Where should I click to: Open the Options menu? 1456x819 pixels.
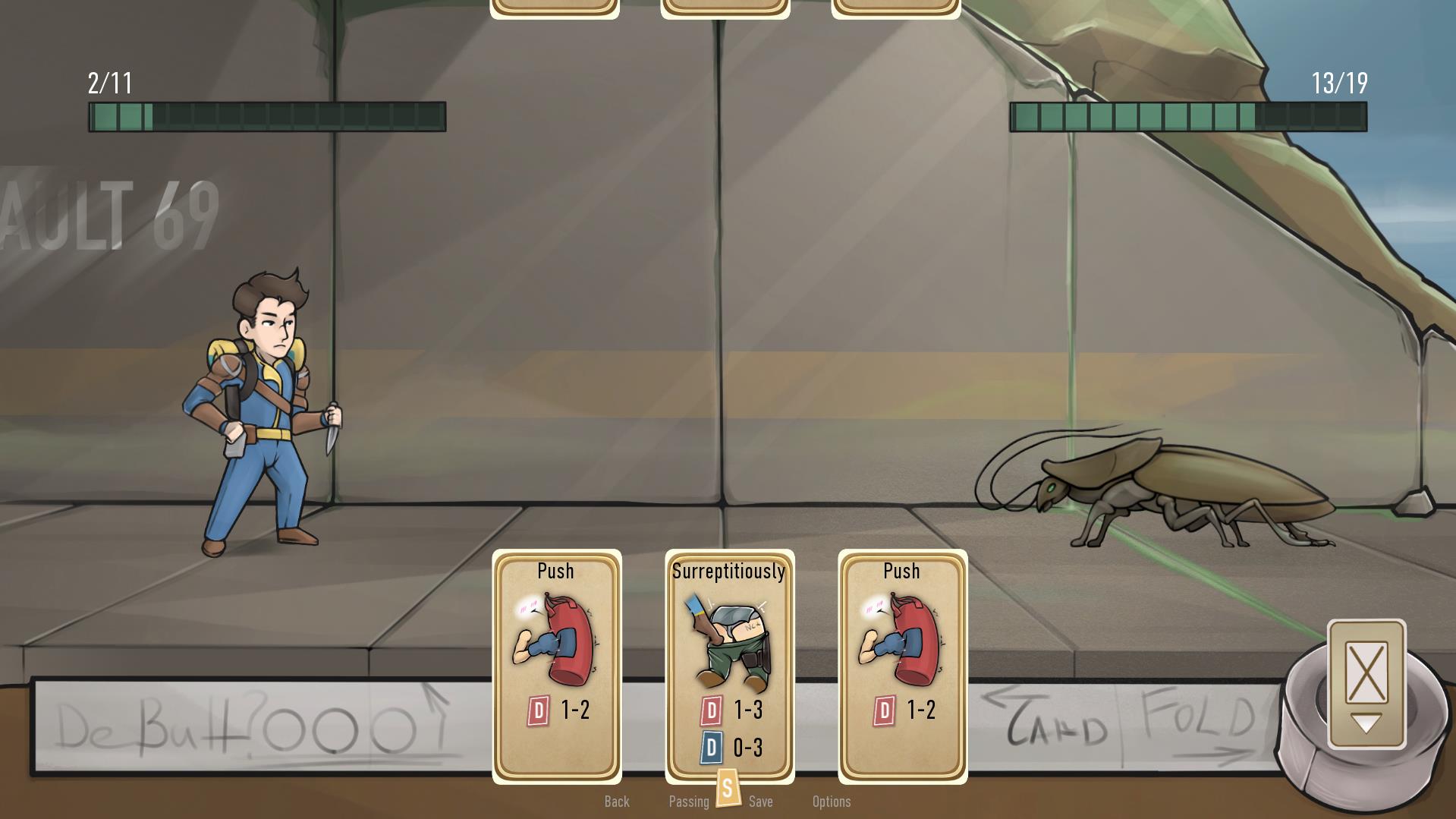(832, 801)
